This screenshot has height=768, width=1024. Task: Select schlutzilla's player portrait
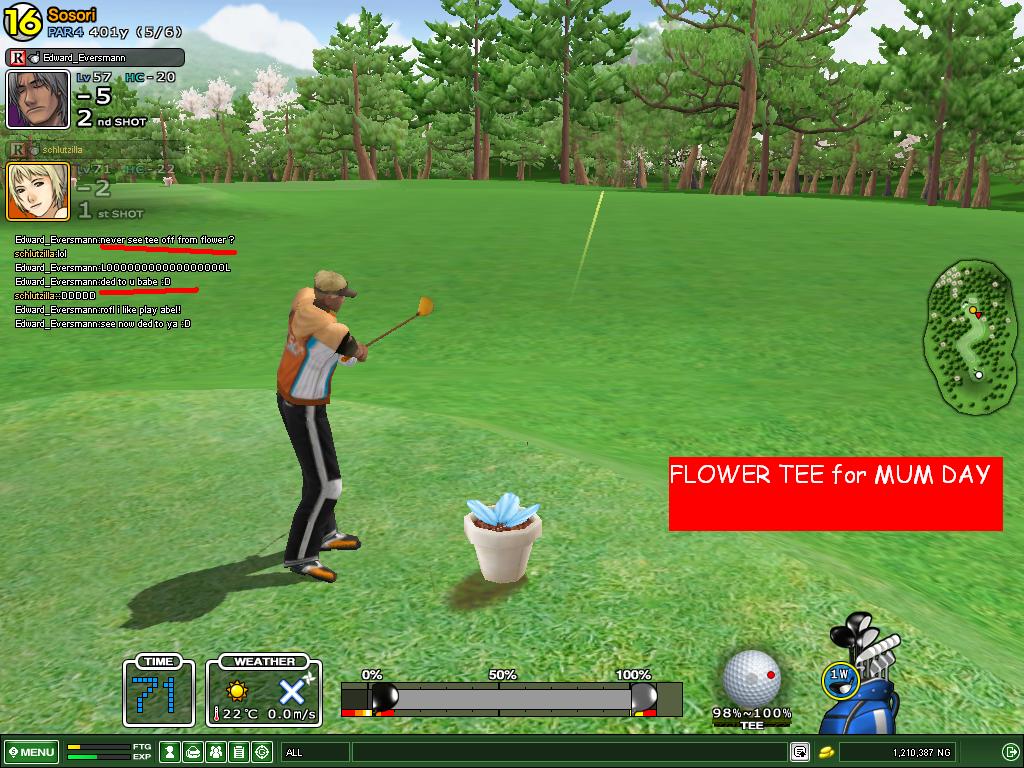(38, 191)
